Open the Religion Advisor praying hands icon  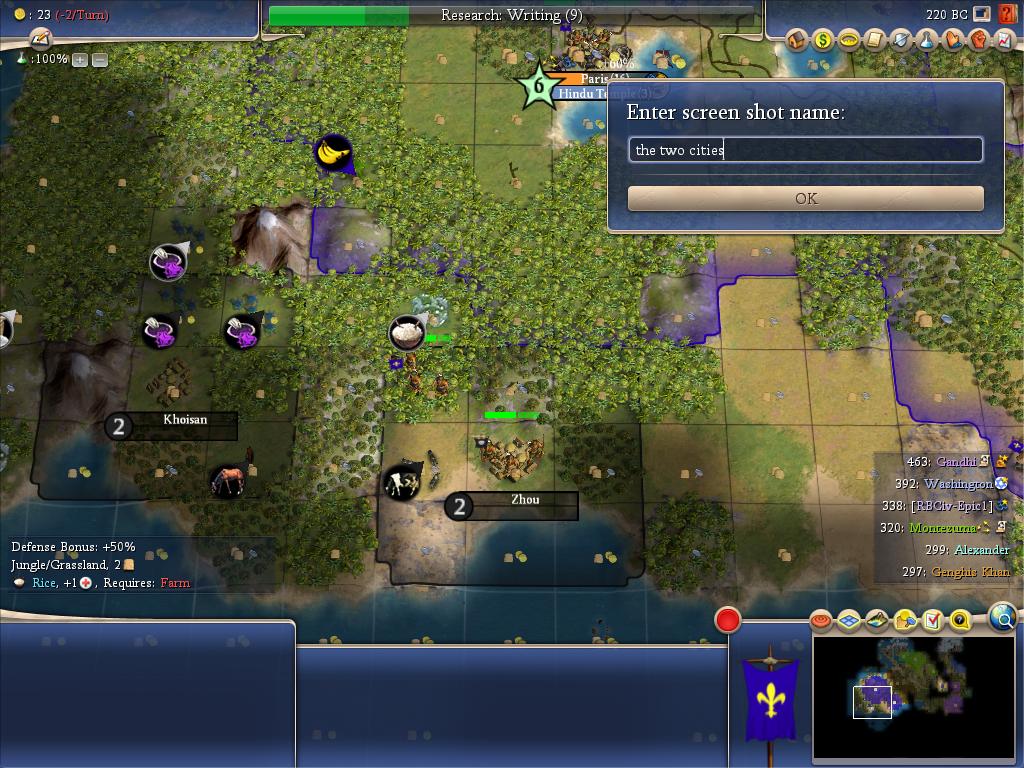point(953,40)
